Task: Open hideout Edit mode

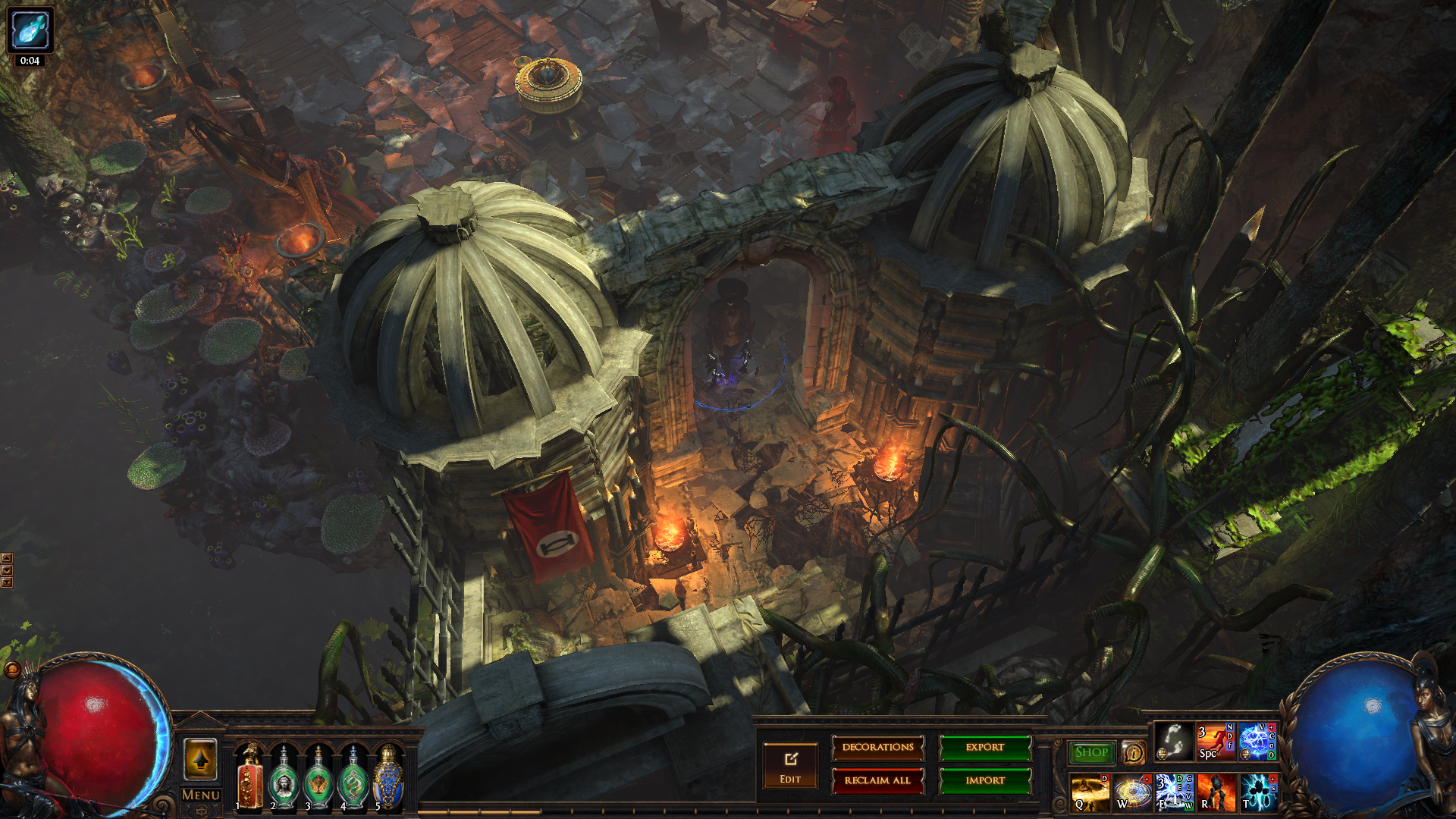Action: pyautogui.click(x=790, y=766)
